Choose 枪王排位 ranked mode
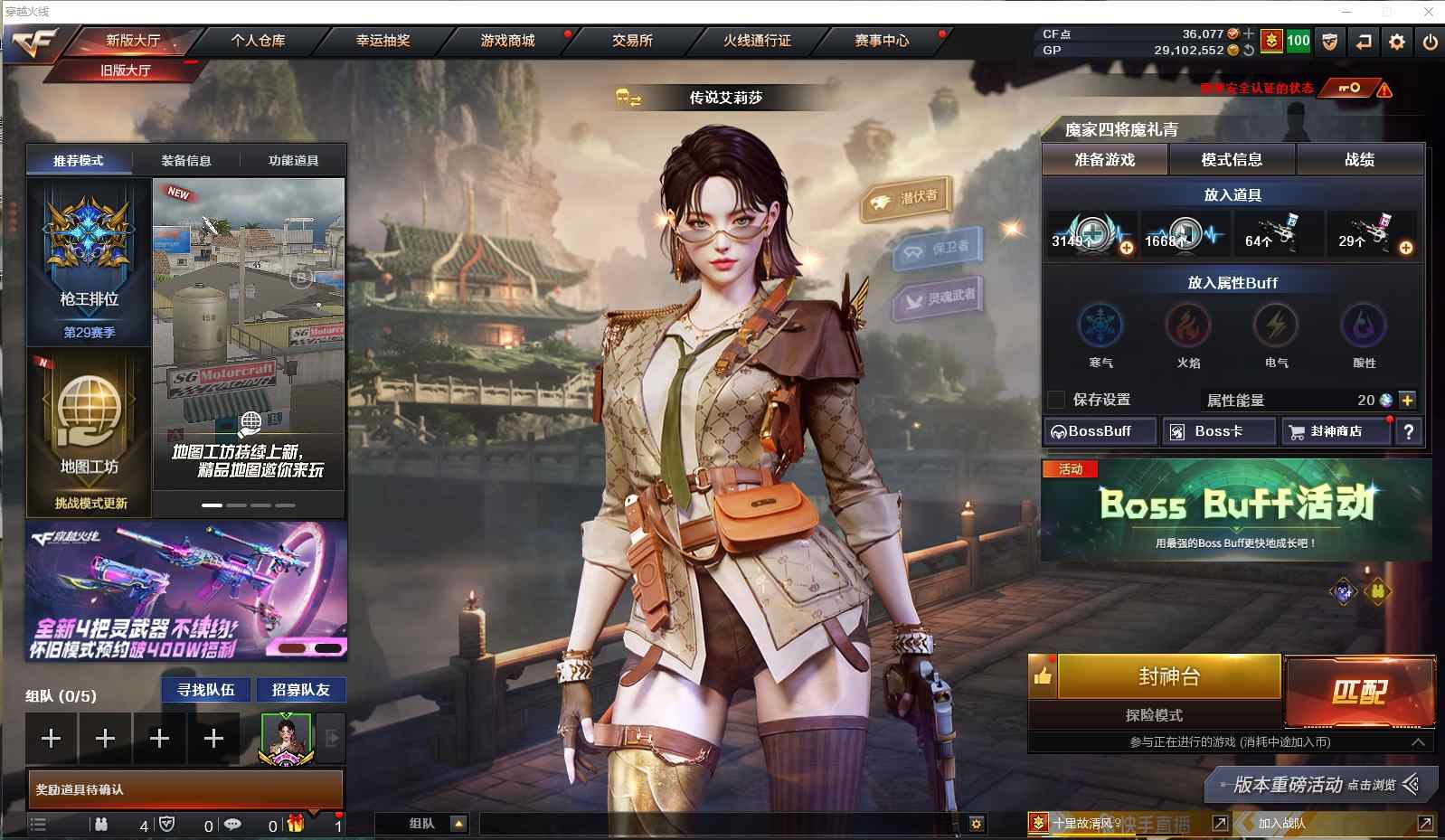This screenshot has height=840, width=1445. 89,260
